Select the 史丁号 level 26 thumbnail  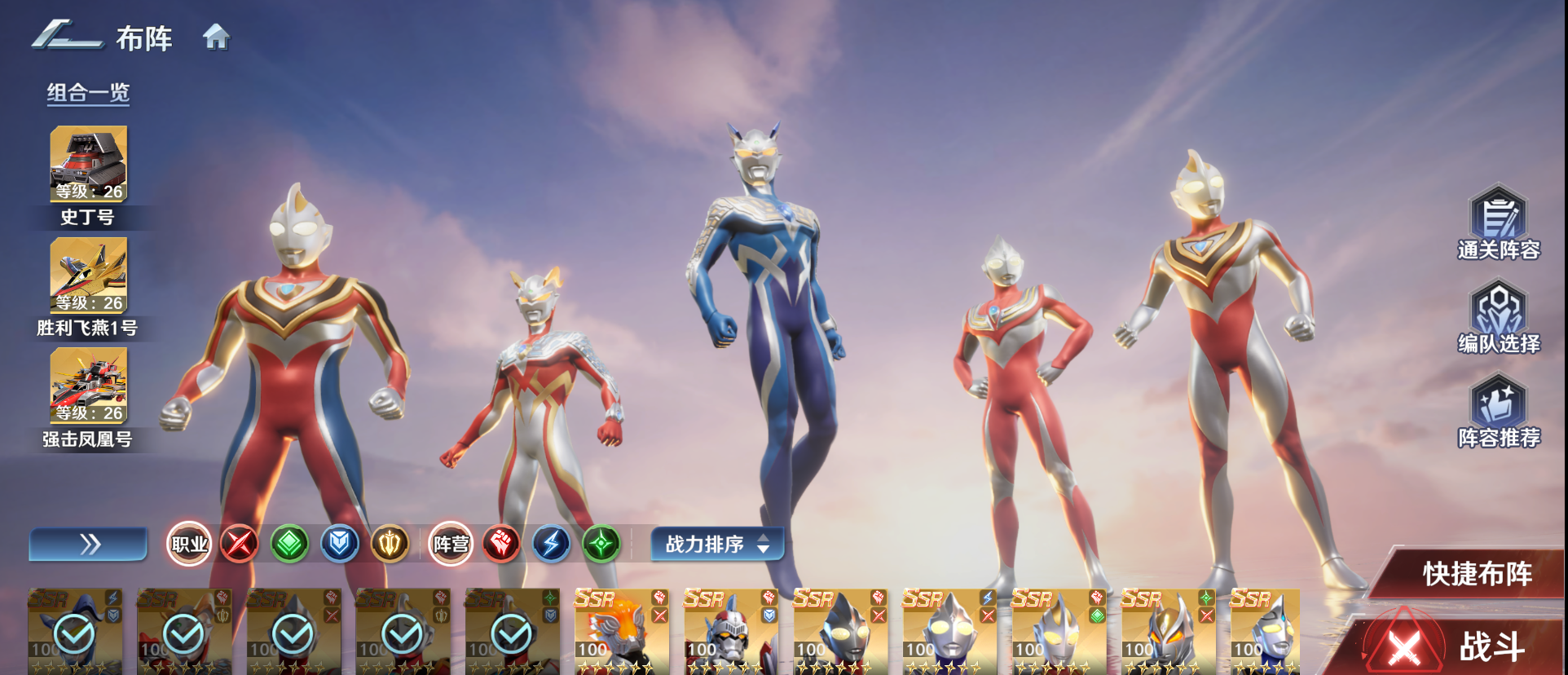[x=88, y=163]
